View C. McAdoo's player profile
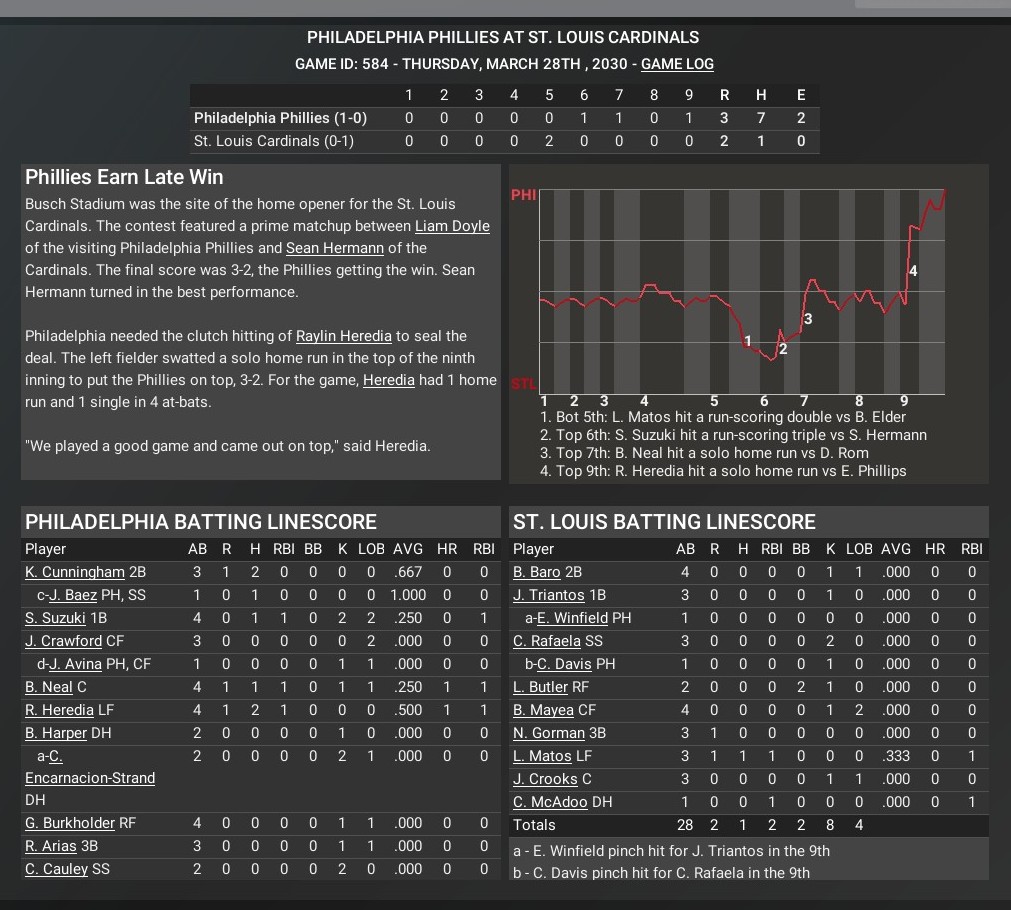Viewport: 1011px width, 910px height. [550, 802]
